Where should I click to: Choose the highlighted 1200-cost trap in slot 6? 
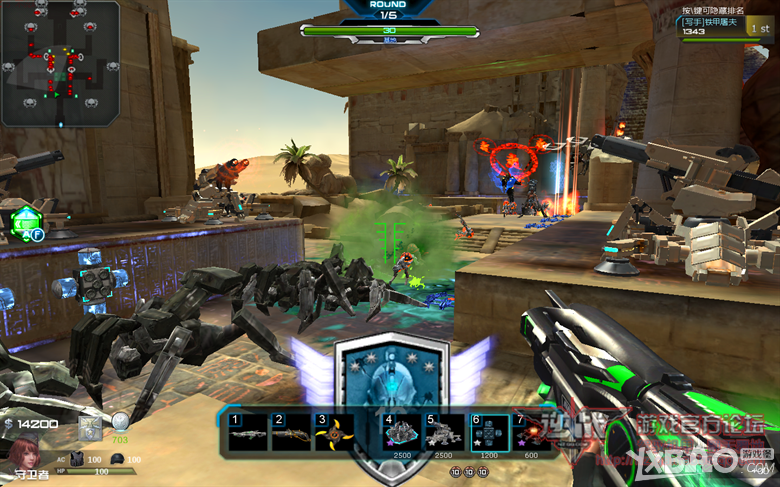point(489,432)
